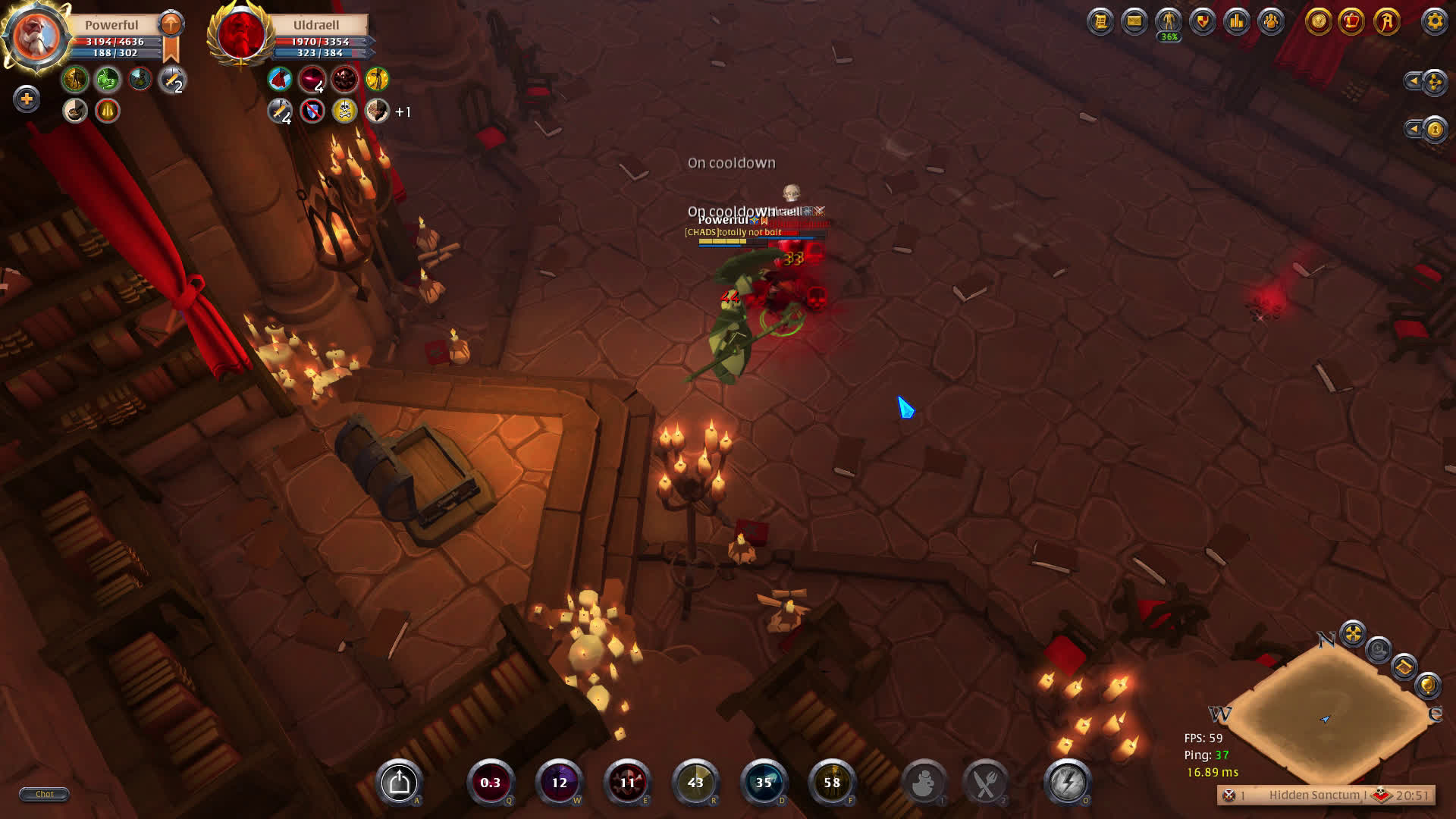
Task: Open the gold coin store icon
Action: (1318, 21)
